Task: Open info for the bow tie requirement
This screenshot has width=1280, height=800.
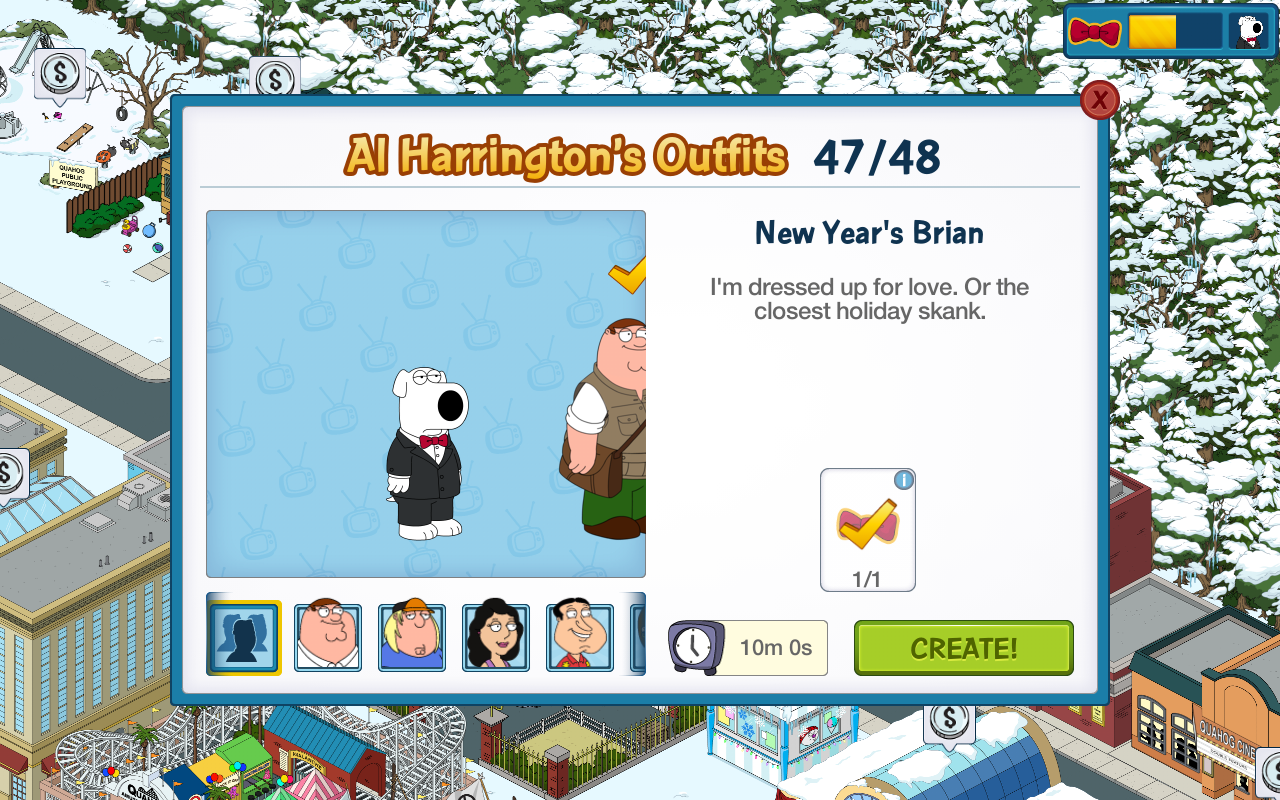Action: pyautogui.click(x=904, y=480)
